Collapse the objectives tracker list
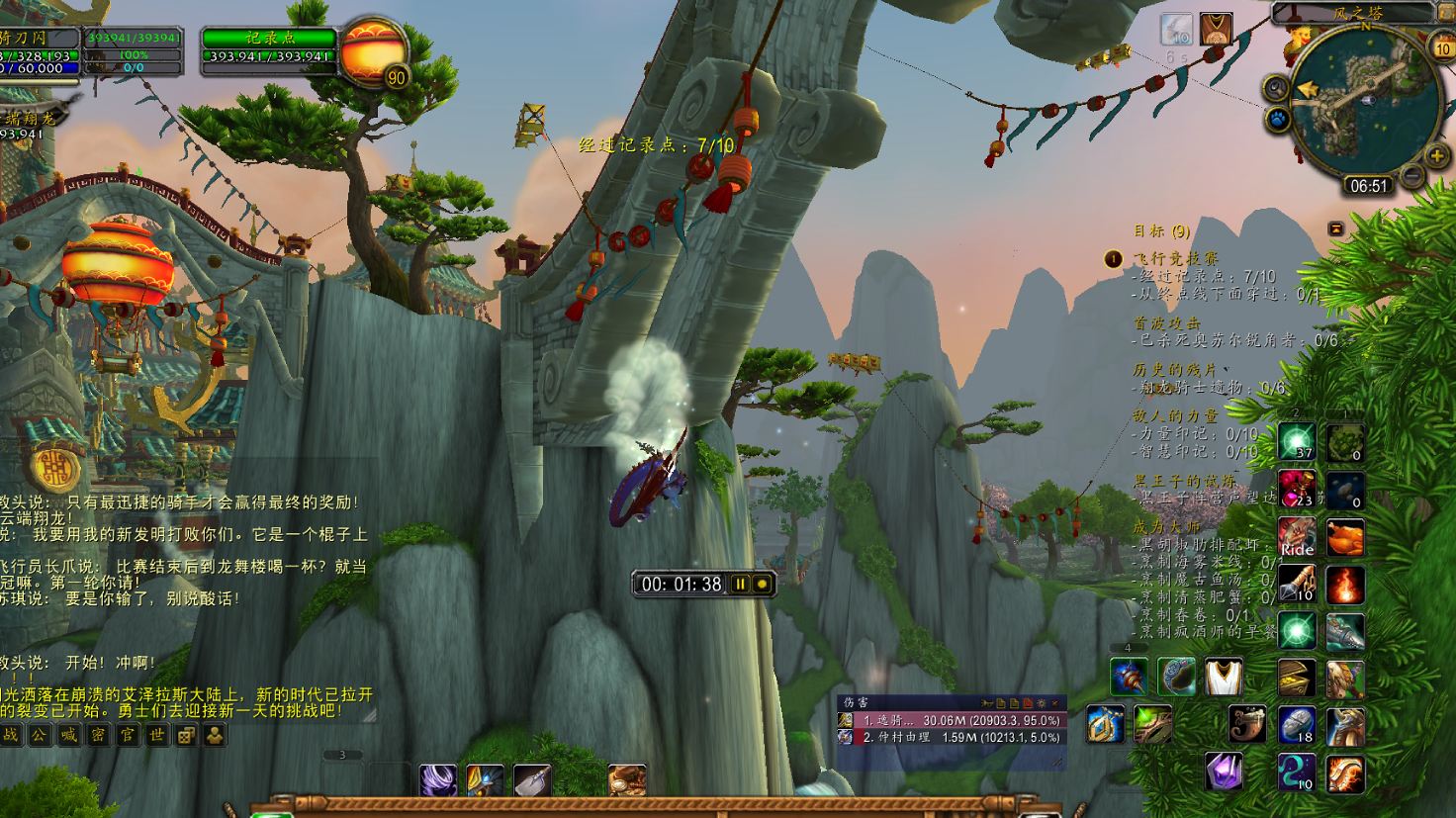Screen dimensions: 1456x818 click(1335, 228)
